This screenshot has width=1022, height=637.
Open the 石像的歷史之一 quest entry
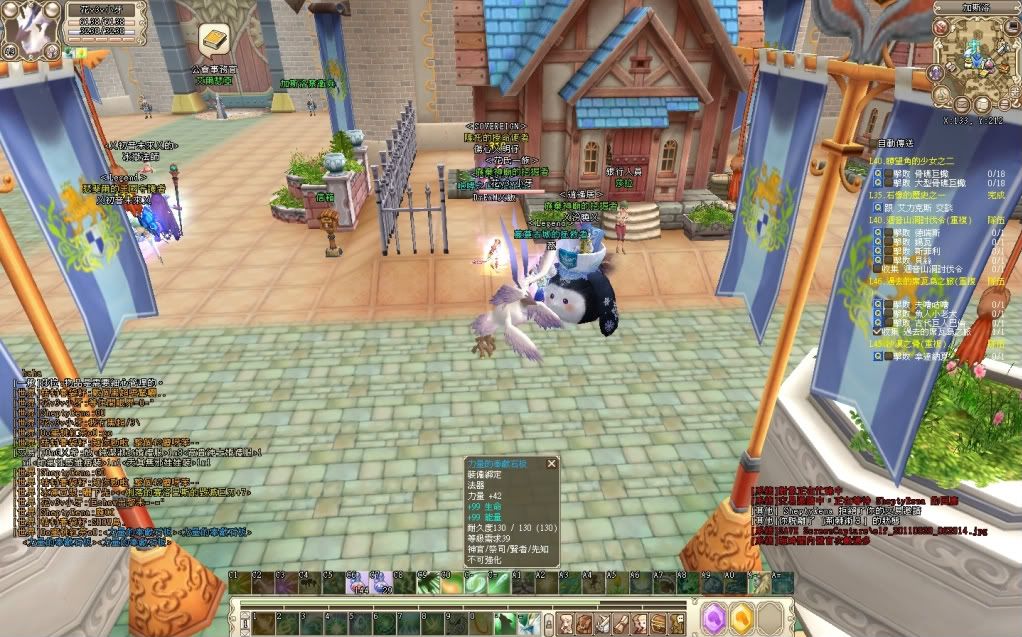click(x=910, y=196)
